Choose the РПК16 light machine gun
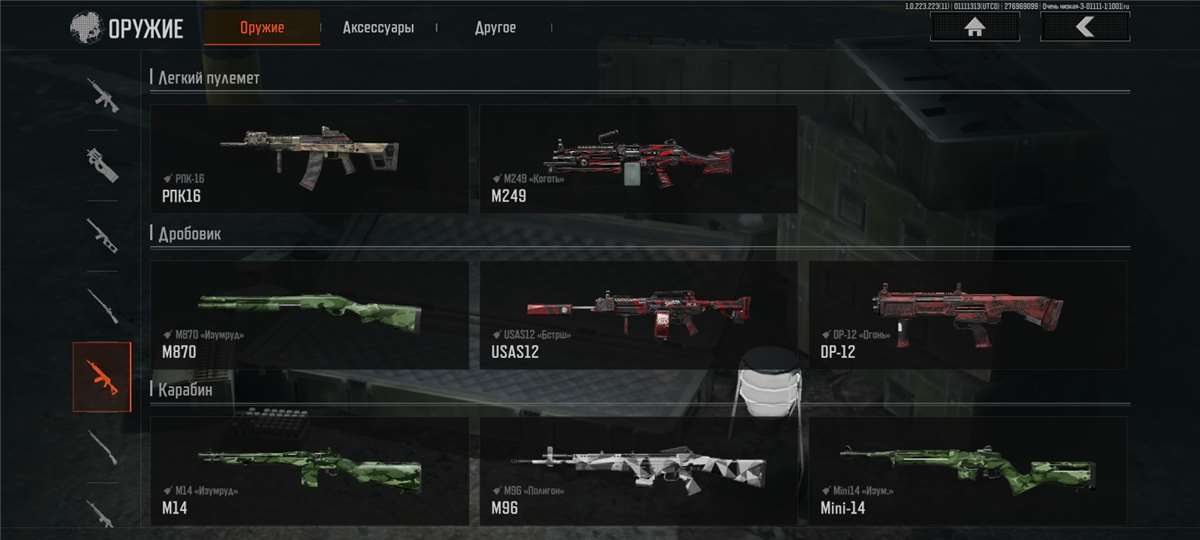1200x540 pixels. click(x=309, y=159)
